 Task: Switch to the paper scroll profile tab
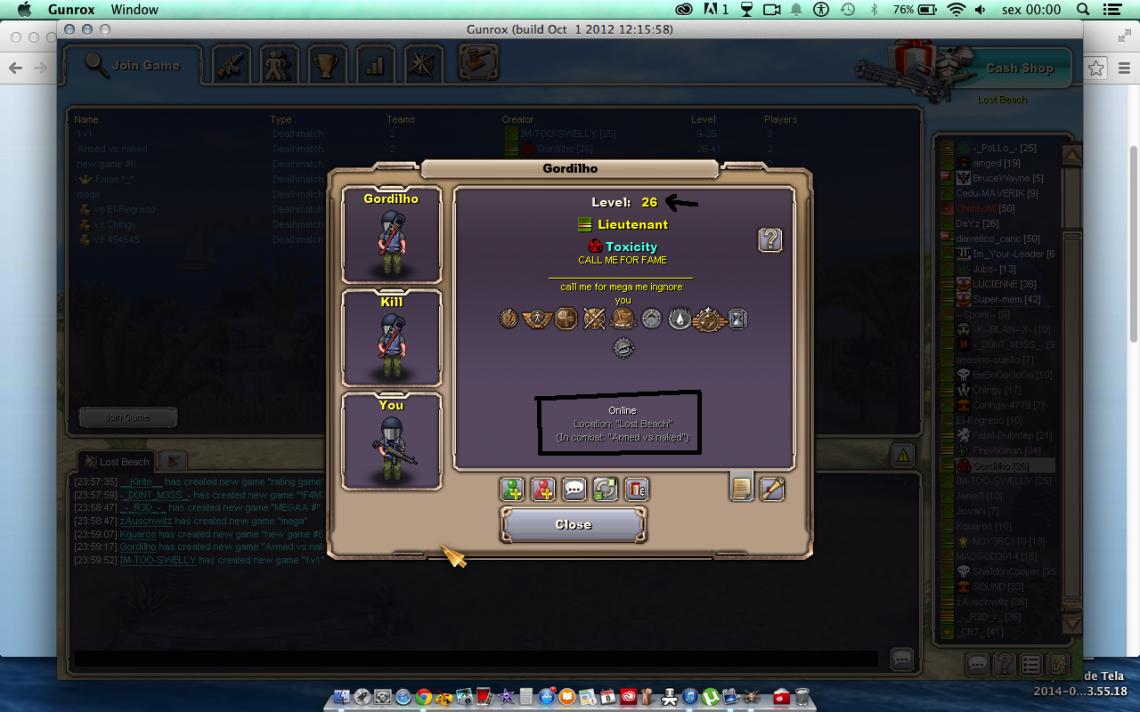[x=741, y=488]
